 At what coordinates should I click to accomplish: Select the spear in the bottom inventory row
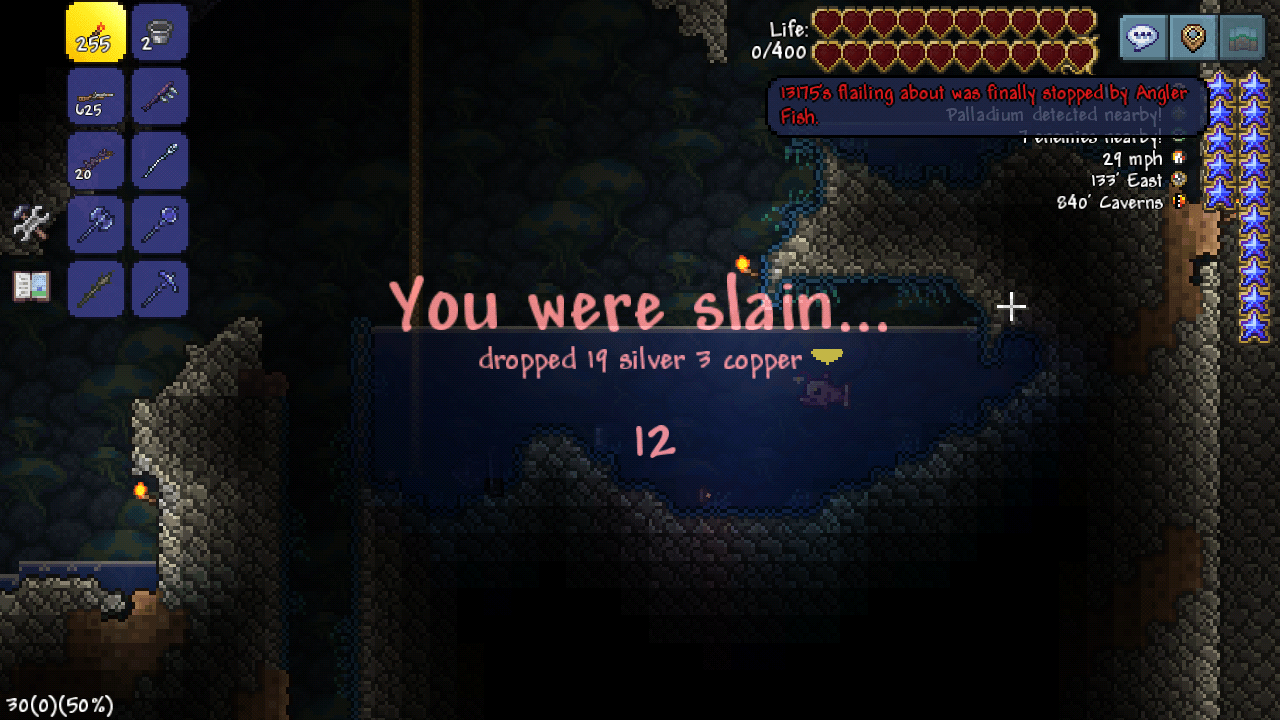(95, 289)
